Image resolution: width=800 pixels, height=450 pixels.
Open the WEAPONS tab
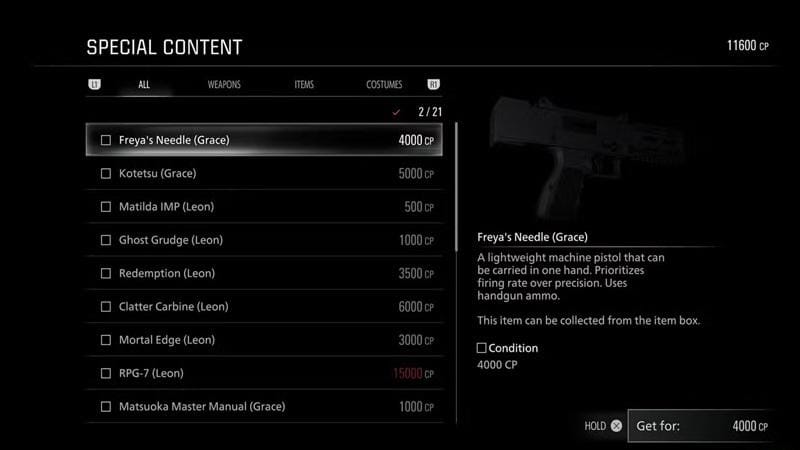224,85
